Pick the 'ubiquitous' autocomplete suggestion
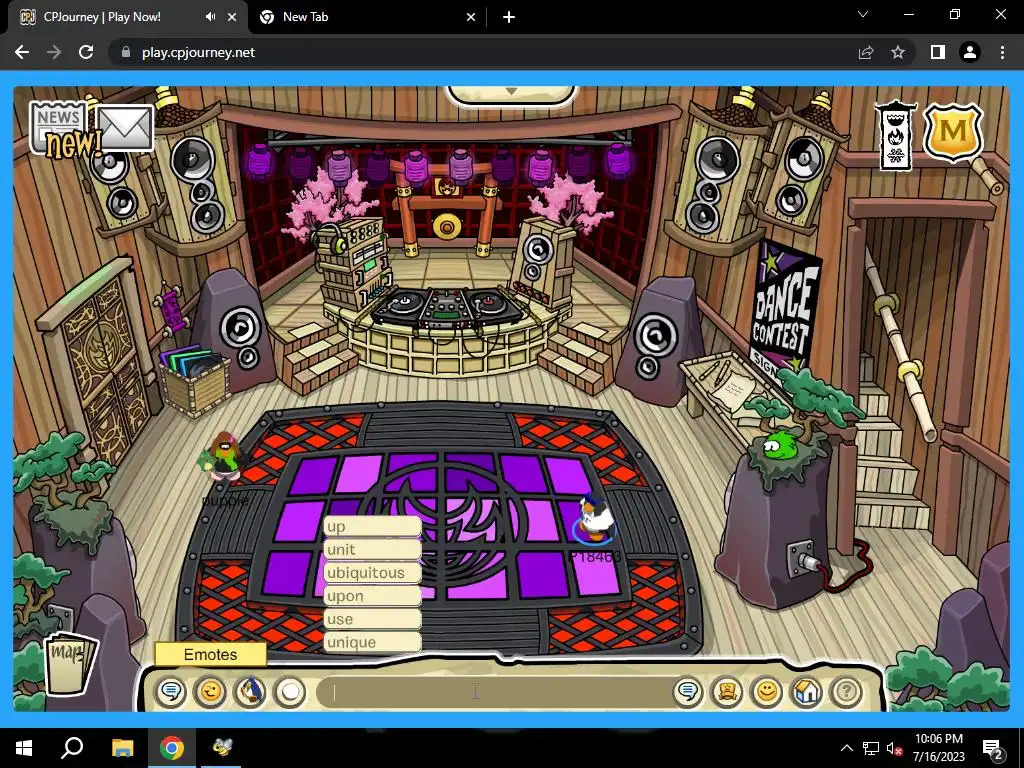 (x=372, y=573)
